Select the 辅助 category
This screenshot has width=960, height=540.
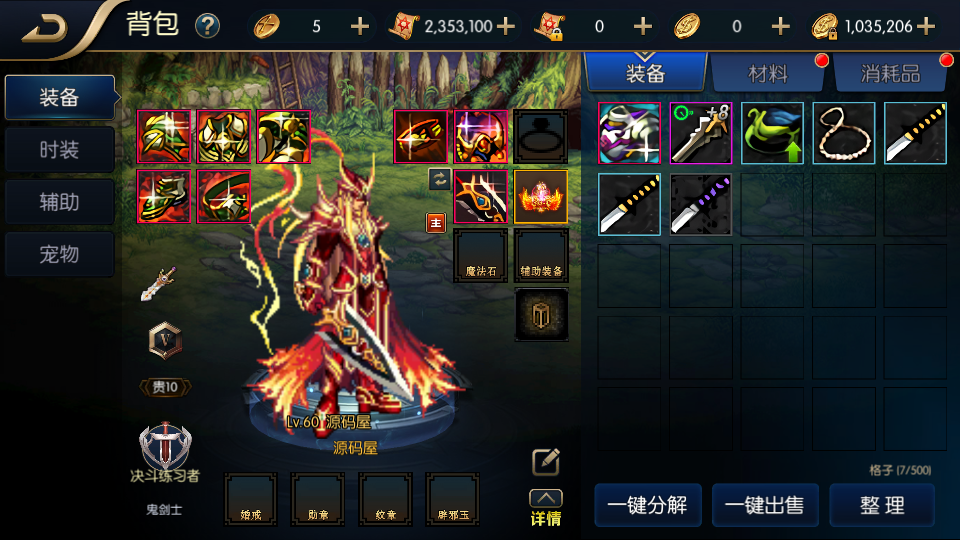point(59,202)
